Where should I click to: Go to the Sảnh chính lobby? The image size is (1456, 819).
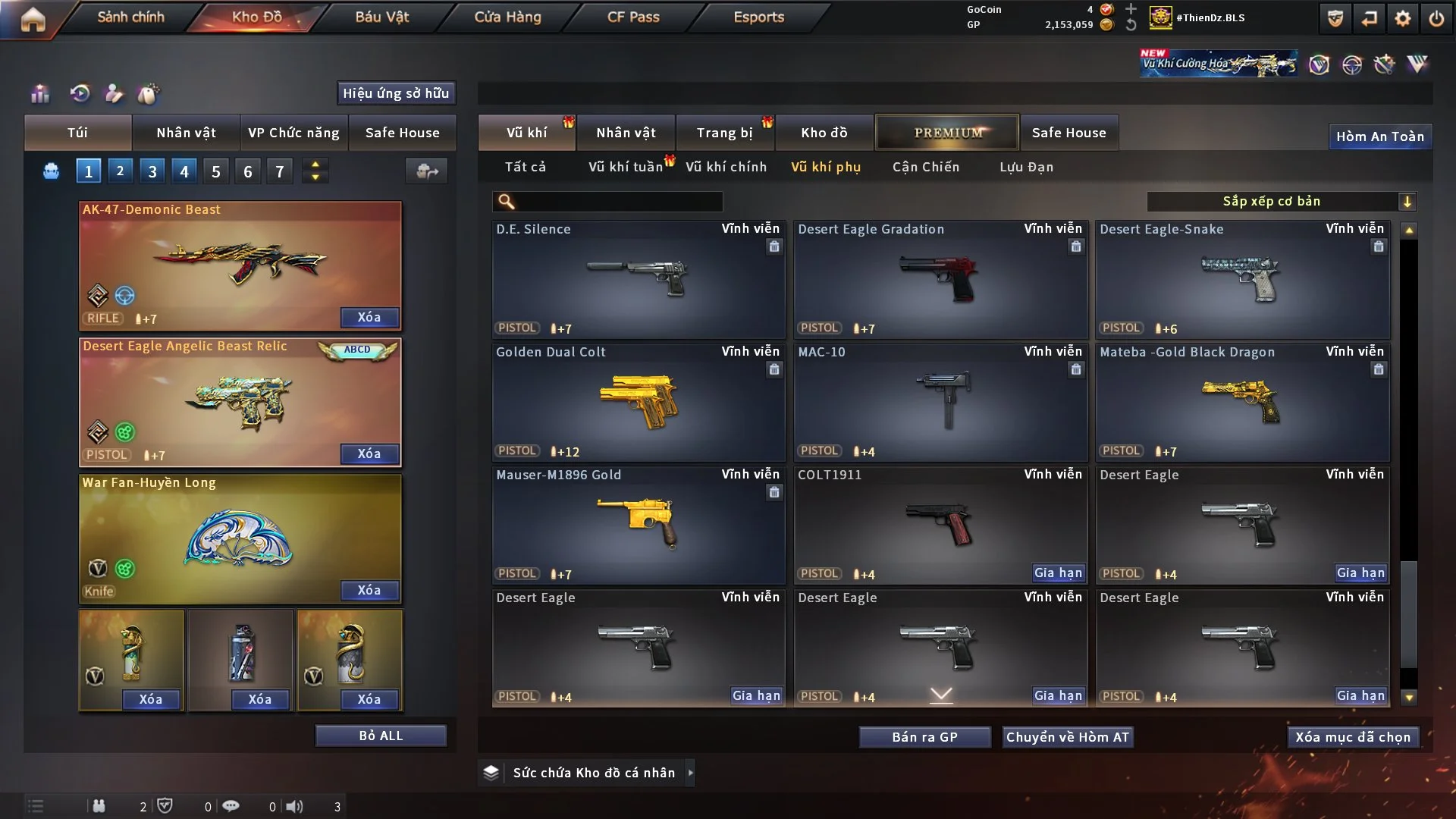coord(130,17)
